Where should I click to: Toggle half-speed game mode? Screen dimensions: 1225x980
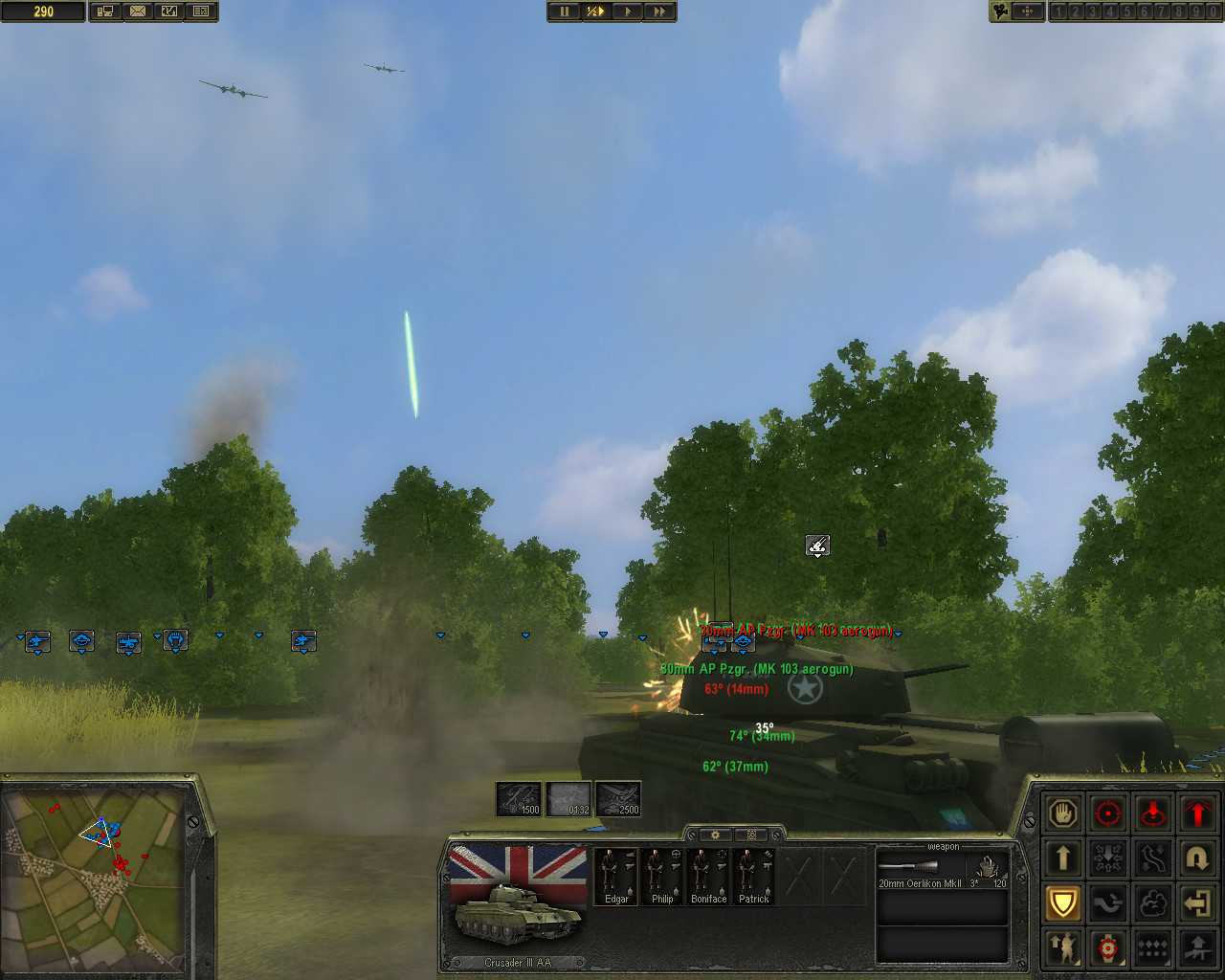594,11
